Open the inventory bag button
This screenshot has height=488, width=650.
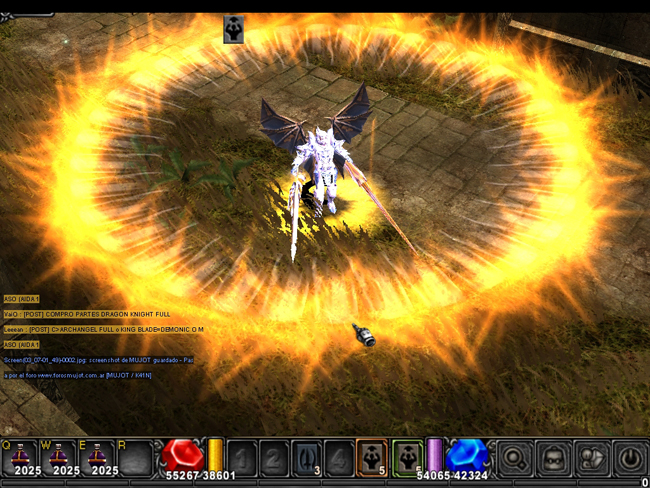point(553,458)
